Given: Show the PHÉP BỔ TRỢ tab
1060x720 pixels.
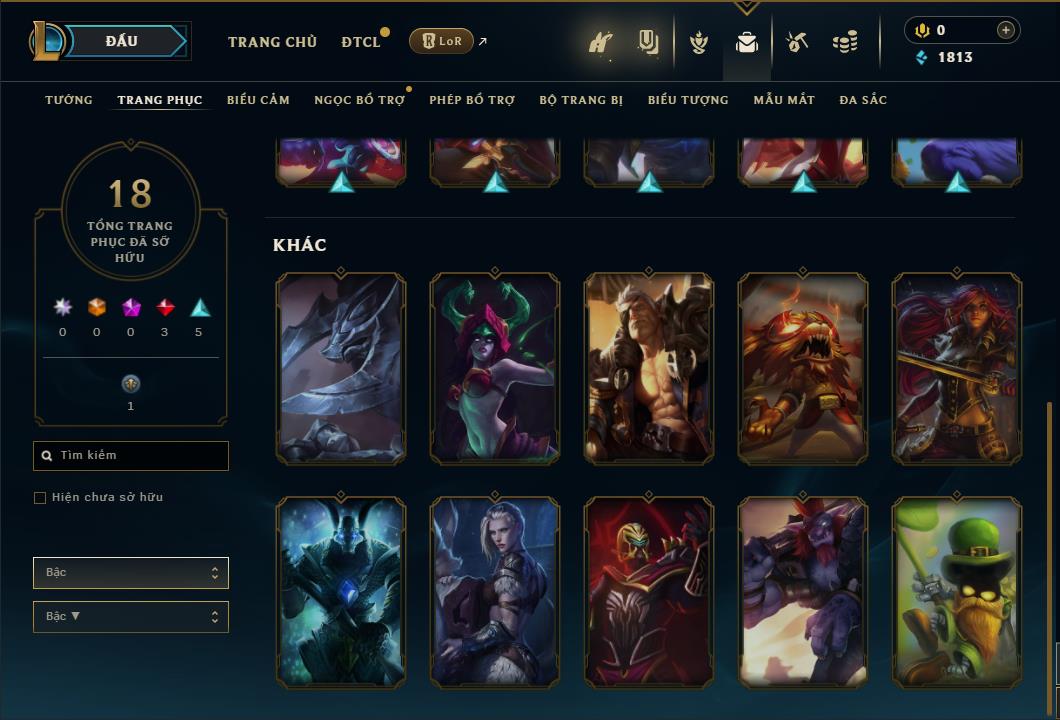Looking at the screenshot, I should click(472, 100).
